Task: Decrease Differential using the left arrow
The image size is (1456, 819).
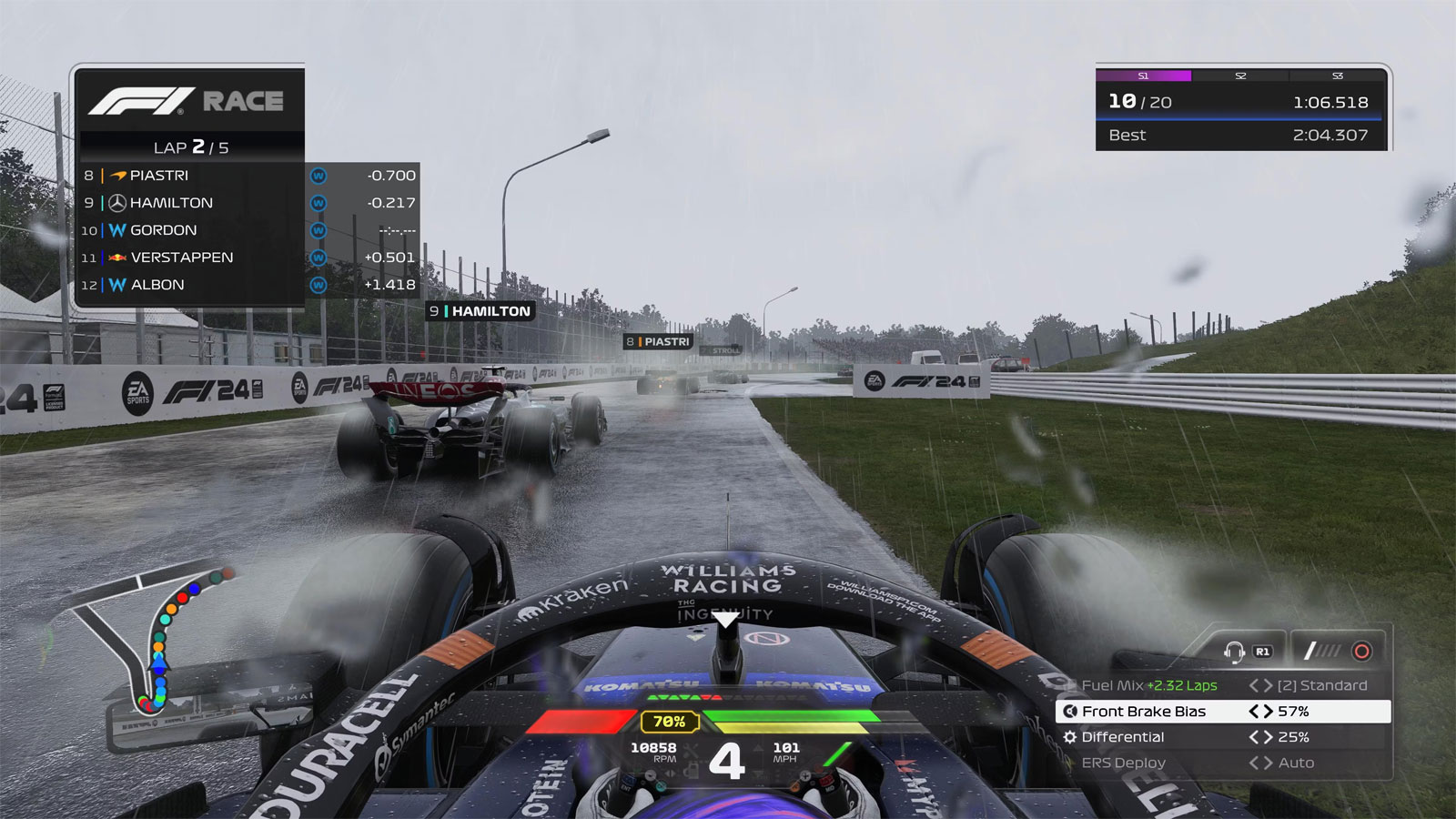Action: tap(1255, 737)
